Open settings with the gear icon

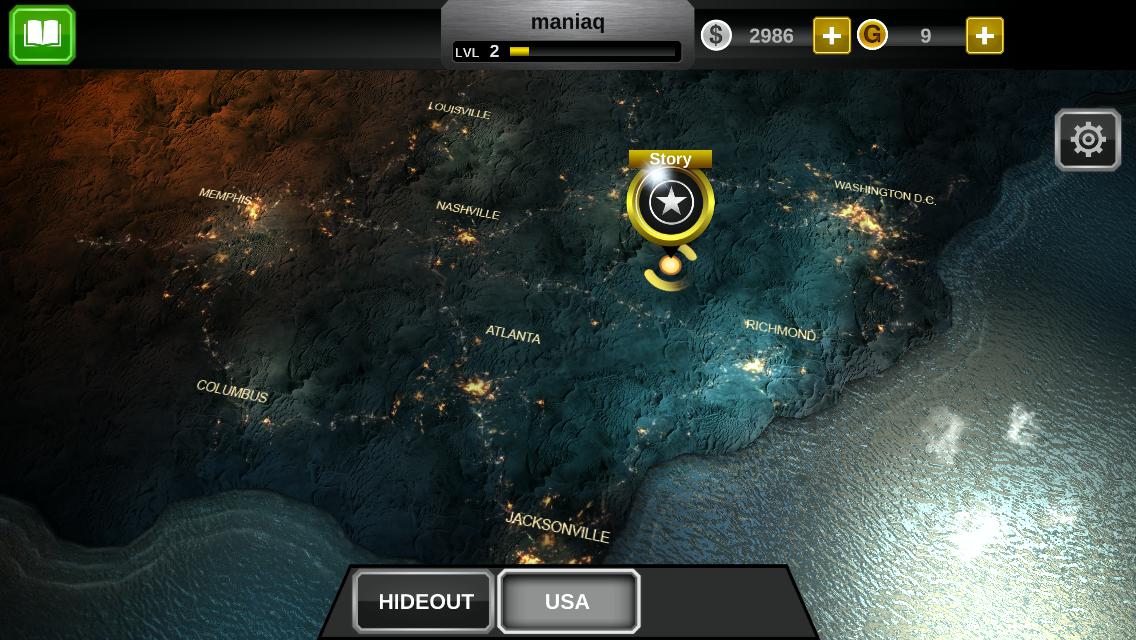pos(1087,139)
